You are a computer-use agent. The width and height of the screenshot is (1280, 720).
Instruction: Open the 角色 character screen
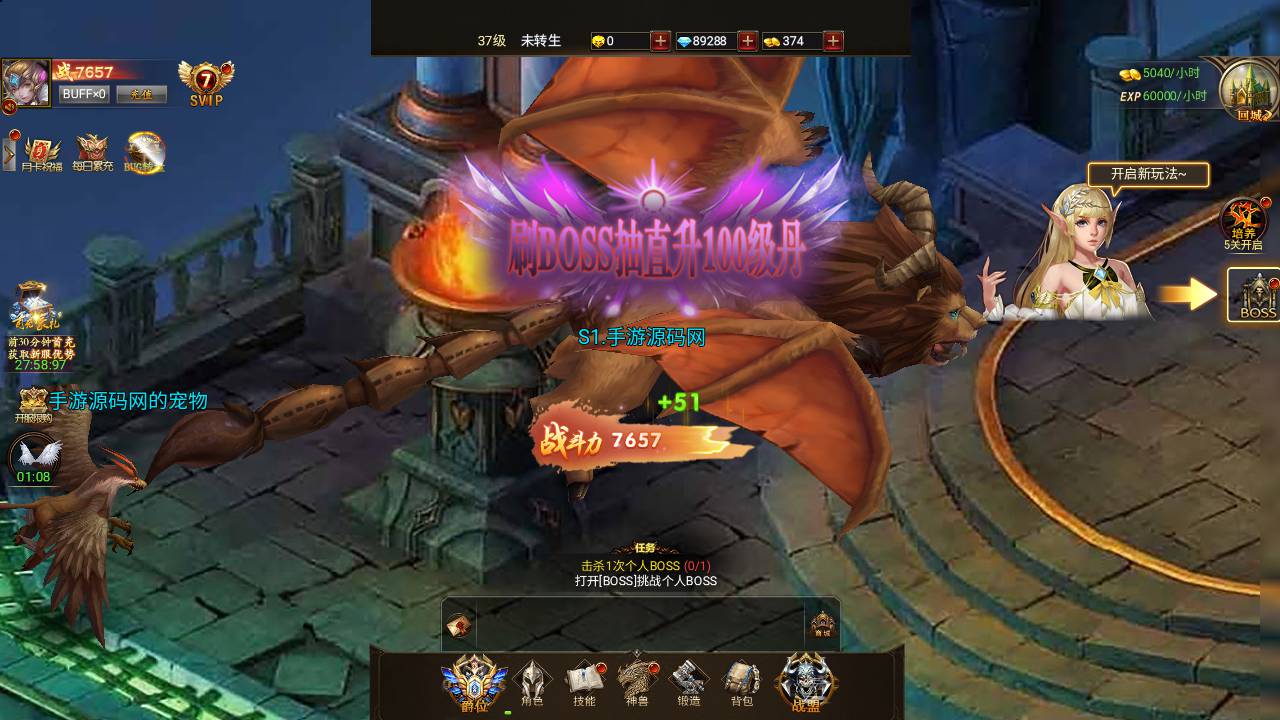point(532,683)
